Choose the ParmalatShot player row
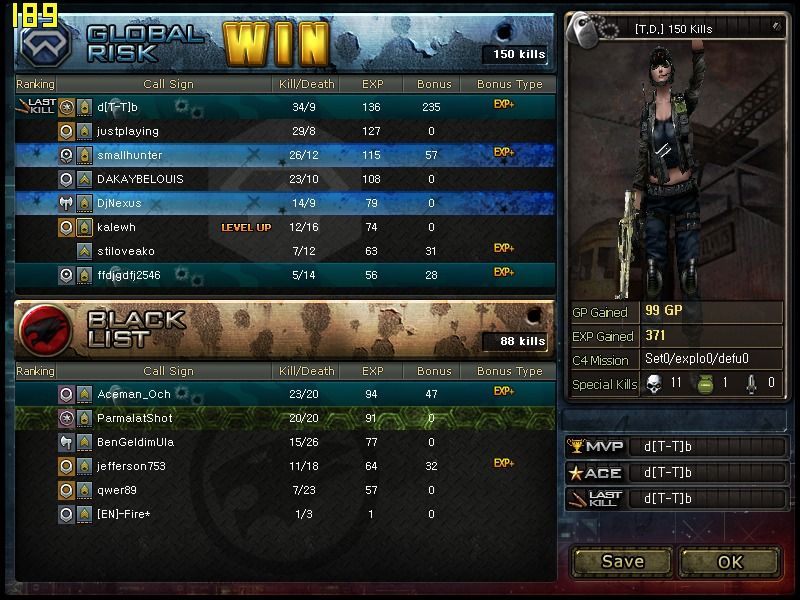The height and width of the screenshot is (600, 800). [x=285, y=418]
